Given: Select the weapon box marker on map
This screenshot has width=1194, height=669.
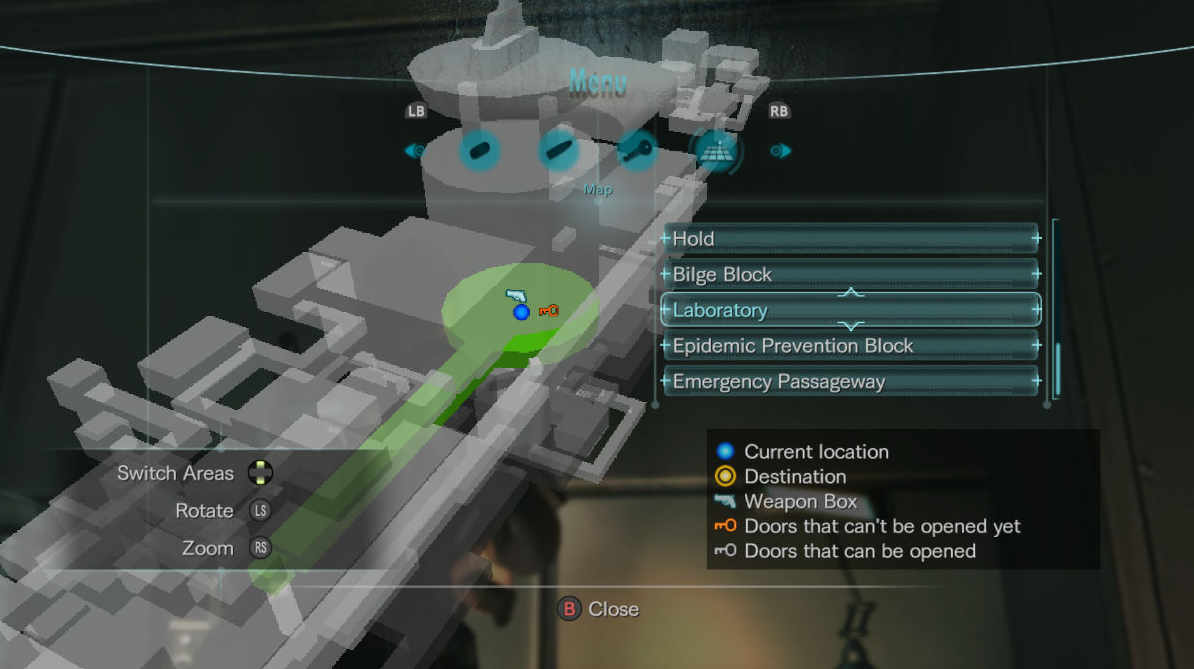Looking at the screenshot, I should coord(516,296).
